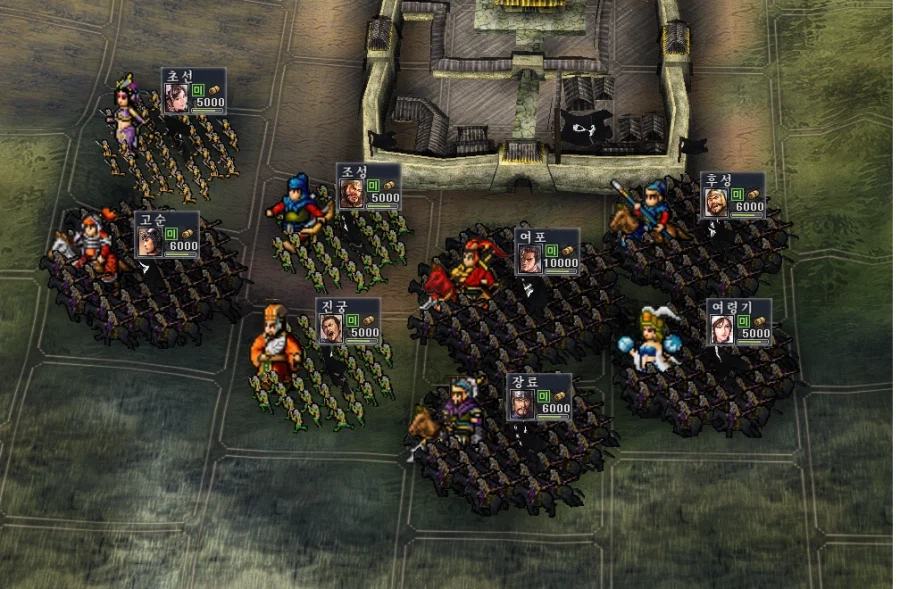This screenshot has width=900, height=589.
Task: Choose the 여령기 unit info label
Action: (x=739, y=322)
